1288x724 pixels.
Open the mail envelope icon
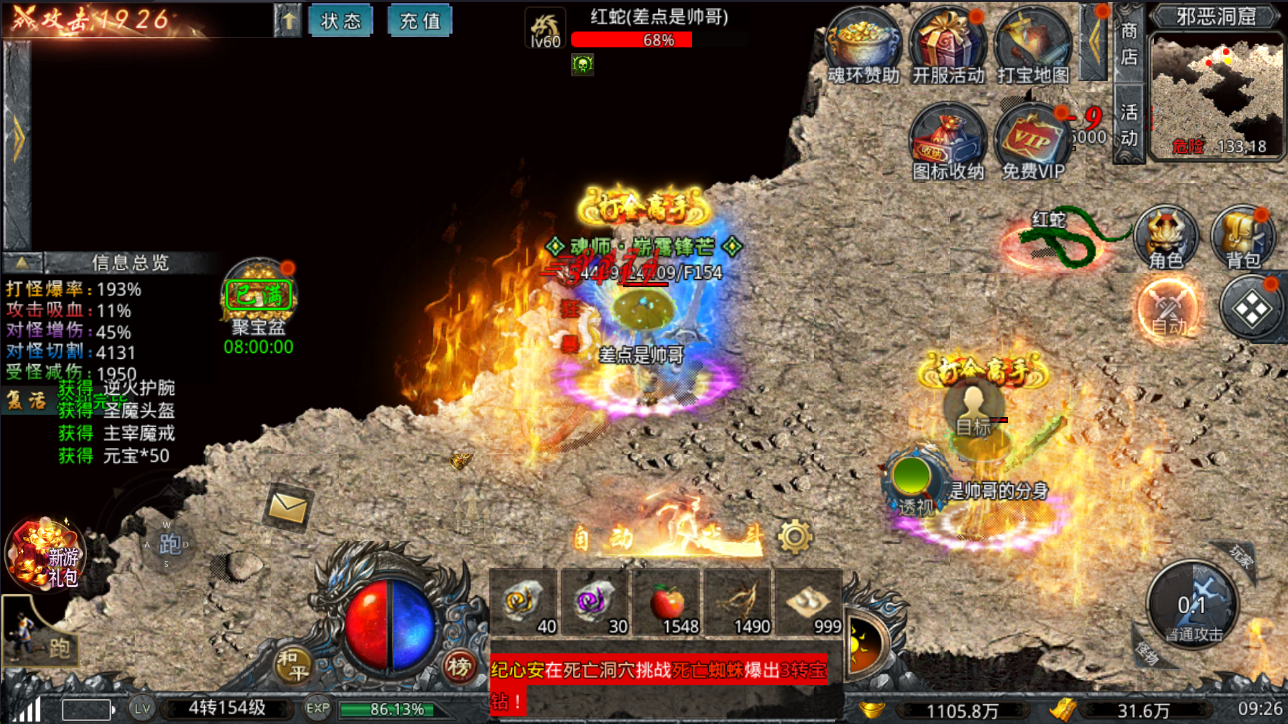pos(288,509)
